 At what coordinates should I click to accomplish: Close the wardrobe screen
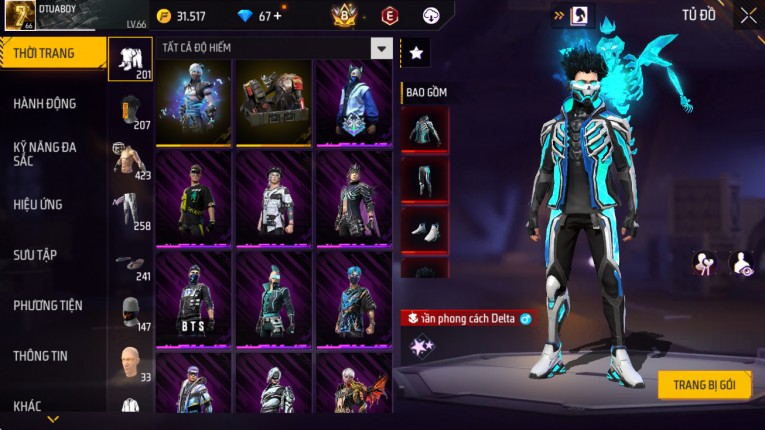[x=748, y=16]
